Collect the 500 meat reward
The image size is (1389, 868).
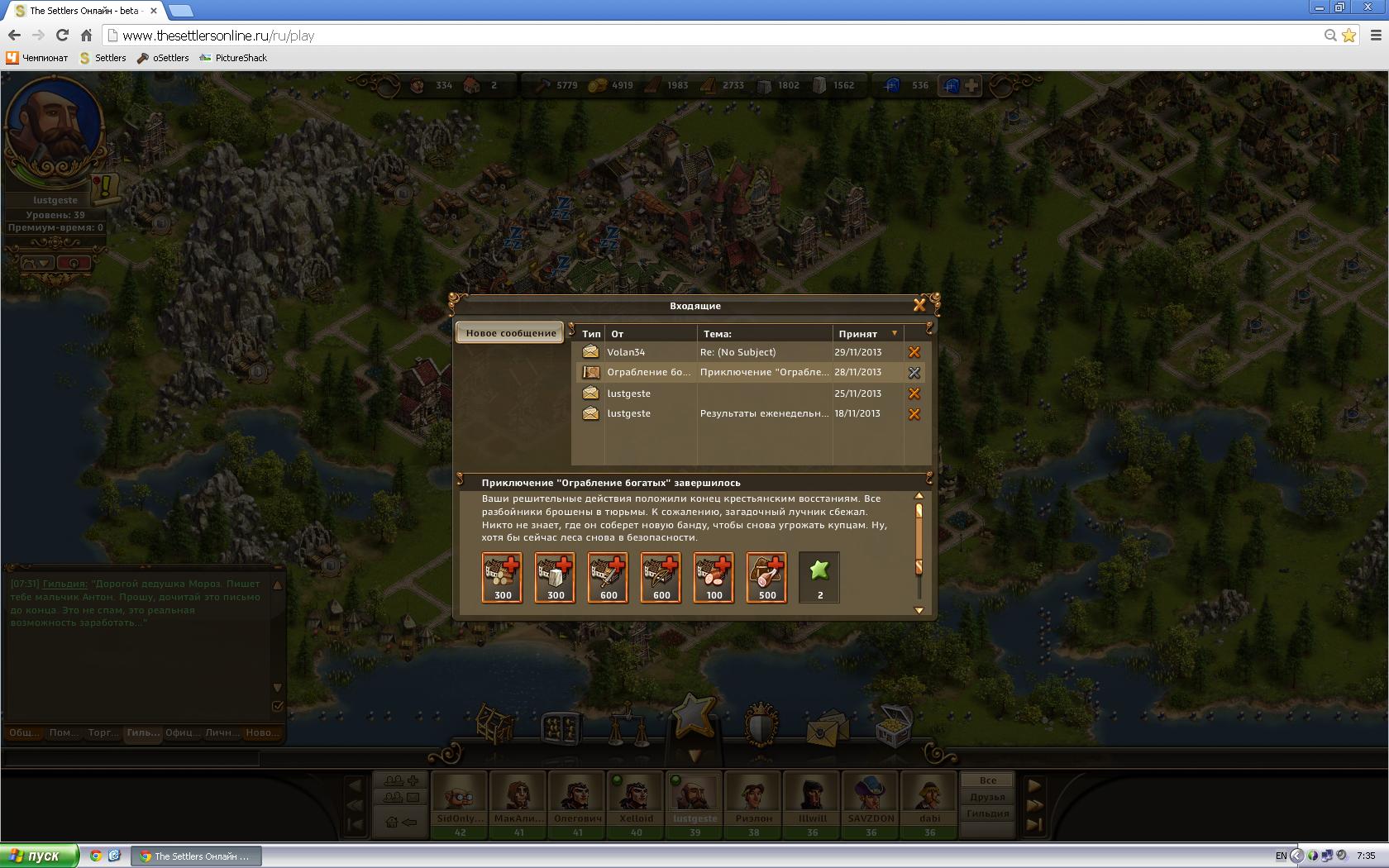767,577
